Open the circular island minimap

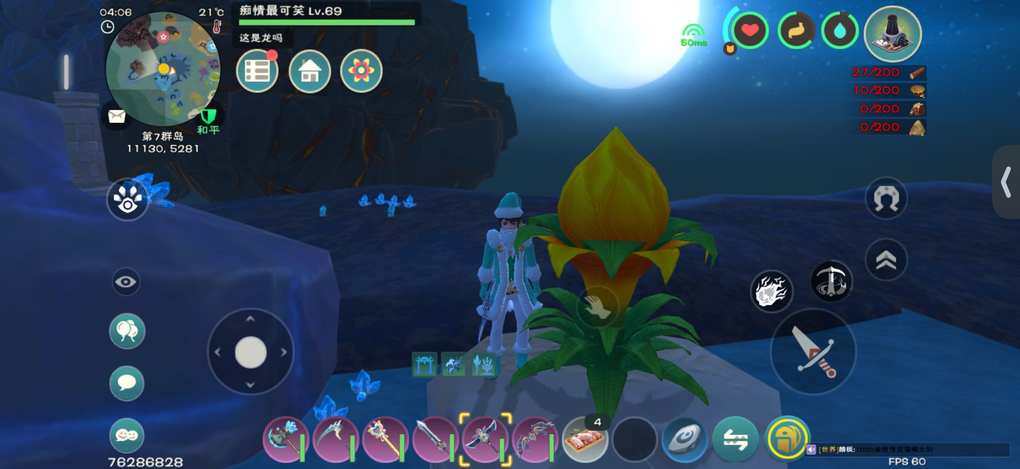point(163,69)
